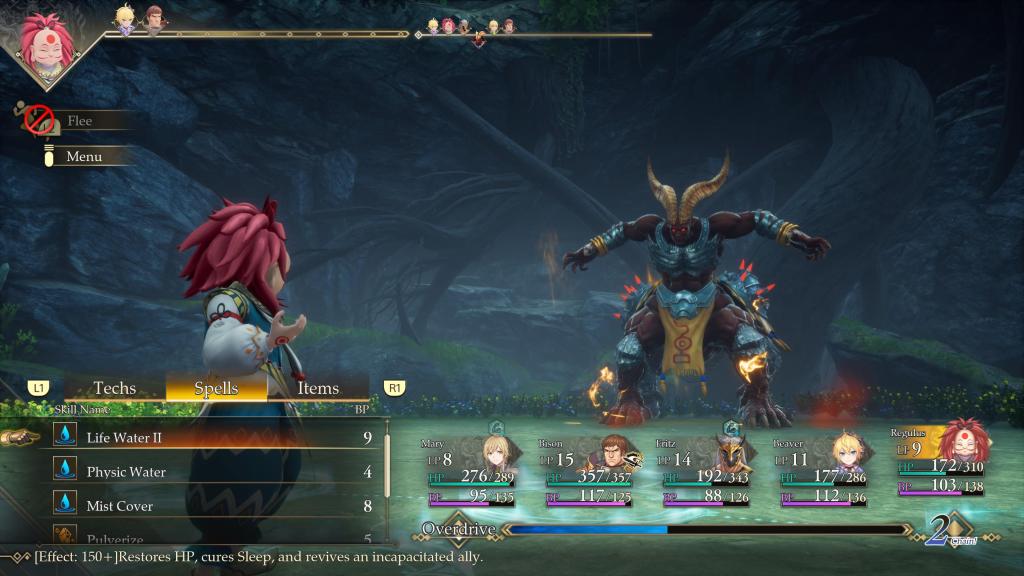Pick Fritz's party status panel

point(707,469)
